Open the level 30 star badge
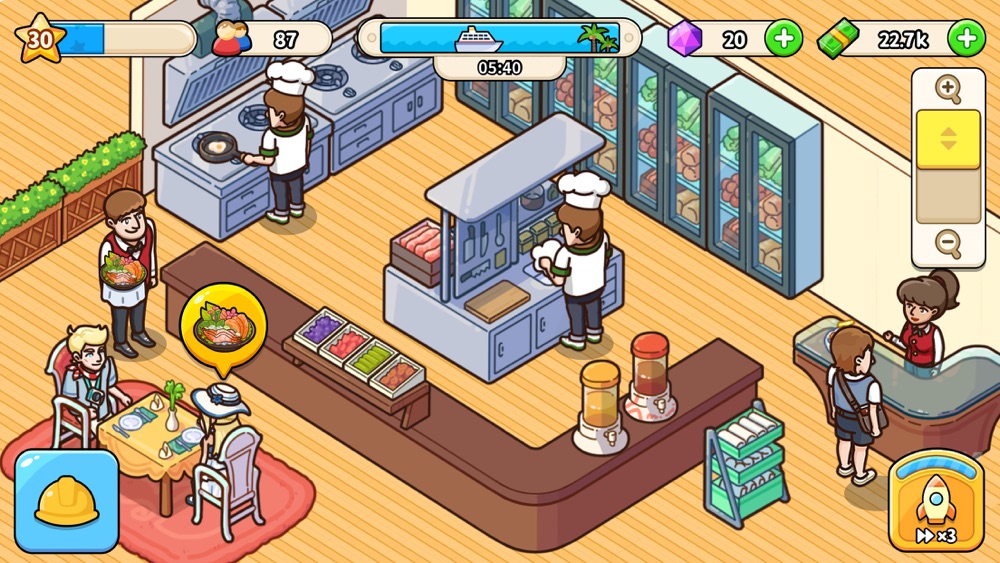This screenshot has height=563, width=1000. pyautogui.click(x=40, y=39)
